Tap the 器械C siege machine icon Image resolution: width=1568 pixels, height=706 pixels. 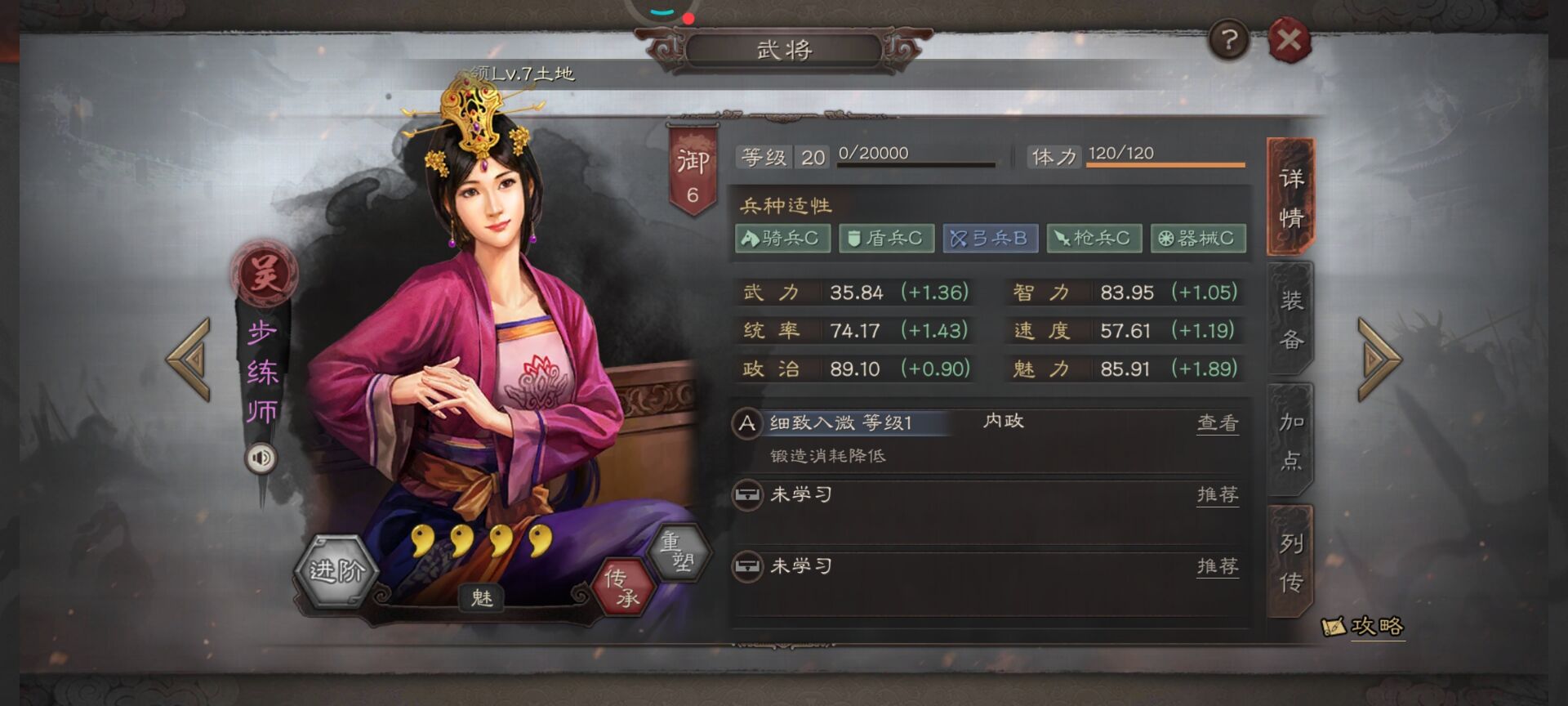1197,239
